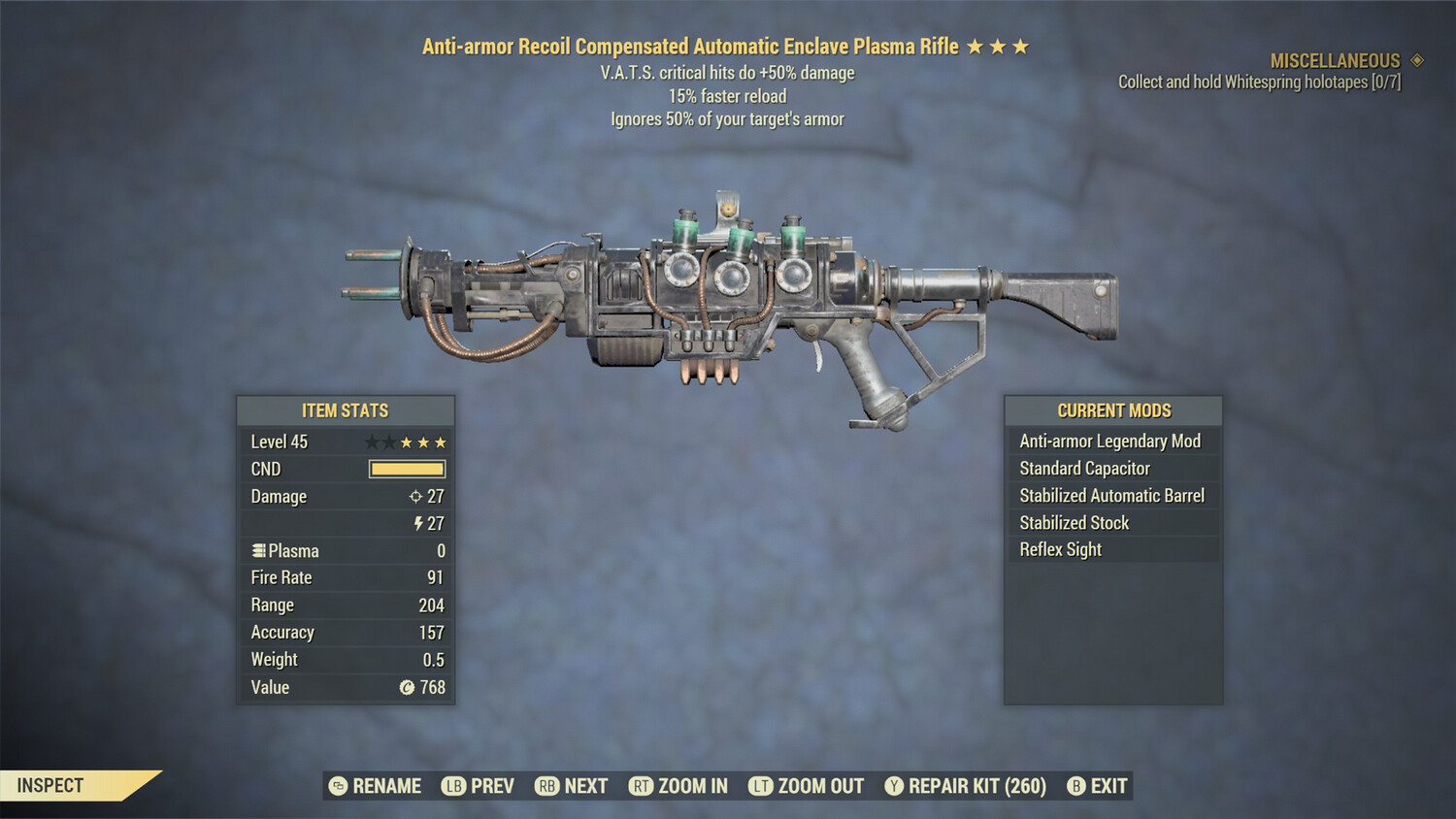Click the LT icon beside ZOOM OUT
This screenshot has width=1456, height=819.
[758, 786]
